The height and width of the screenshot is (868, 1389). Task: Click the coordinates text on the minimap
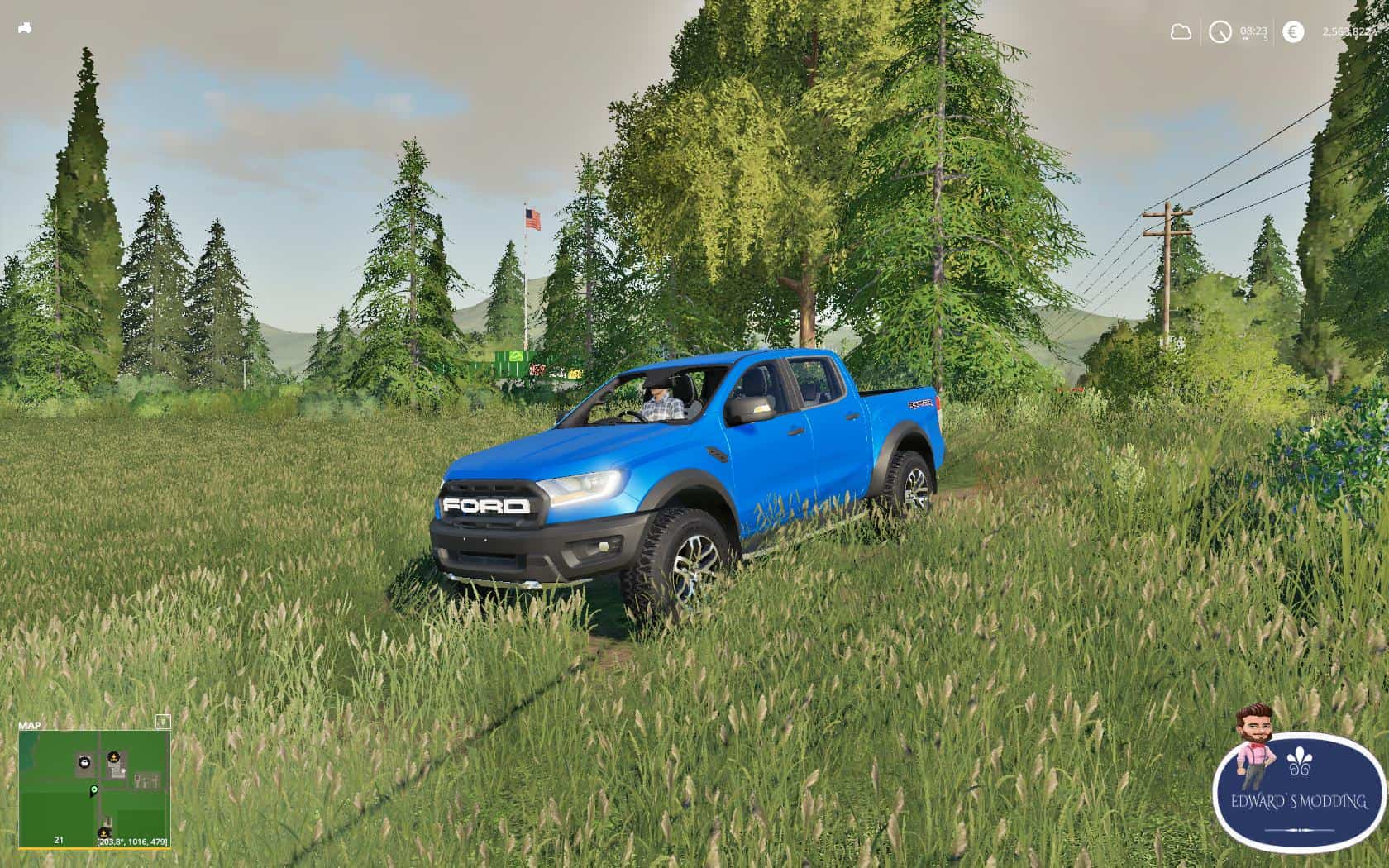pos(133,841)
